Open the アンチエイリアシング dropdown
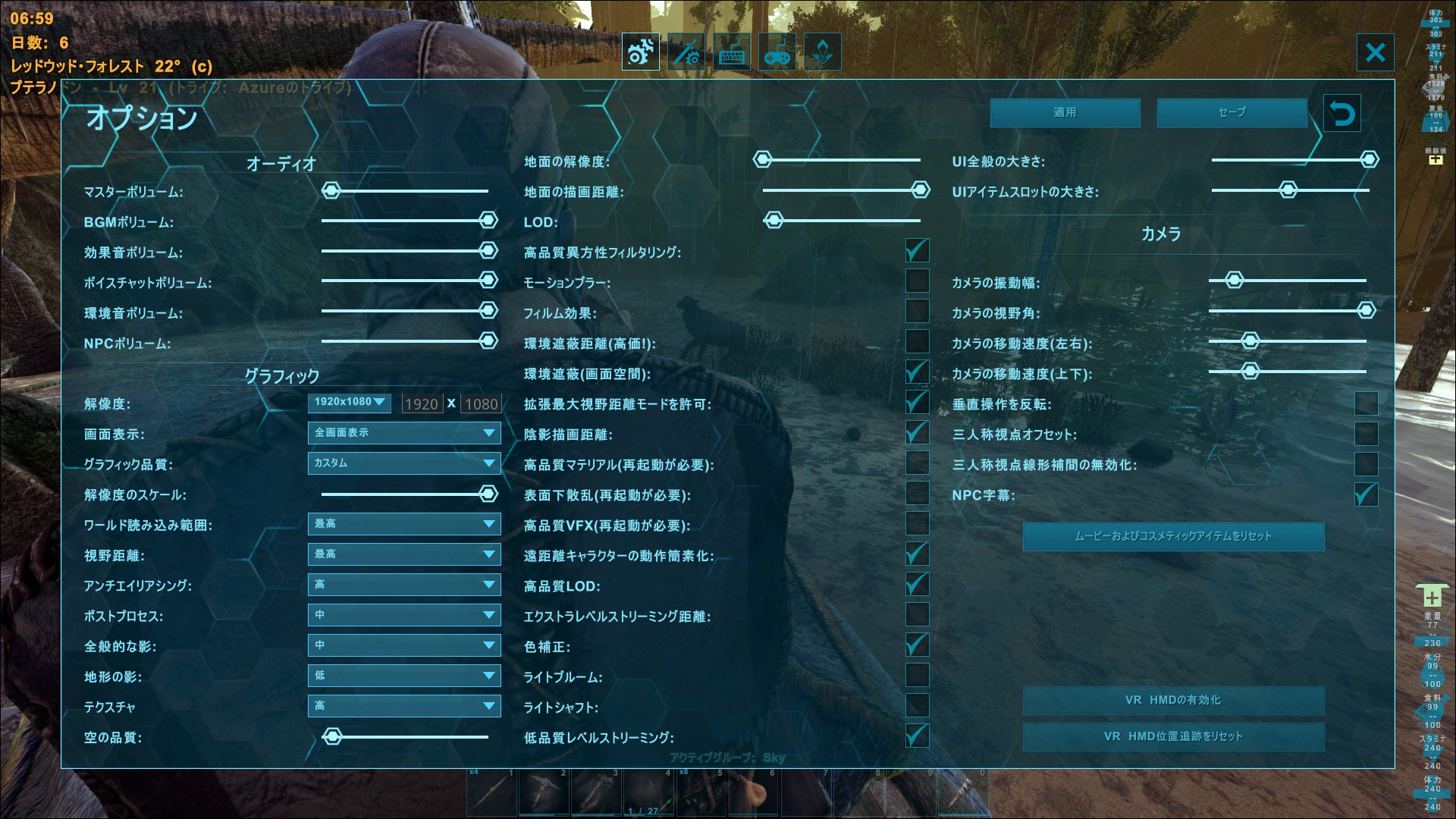The image size is (1456, 819). [404, 585]
